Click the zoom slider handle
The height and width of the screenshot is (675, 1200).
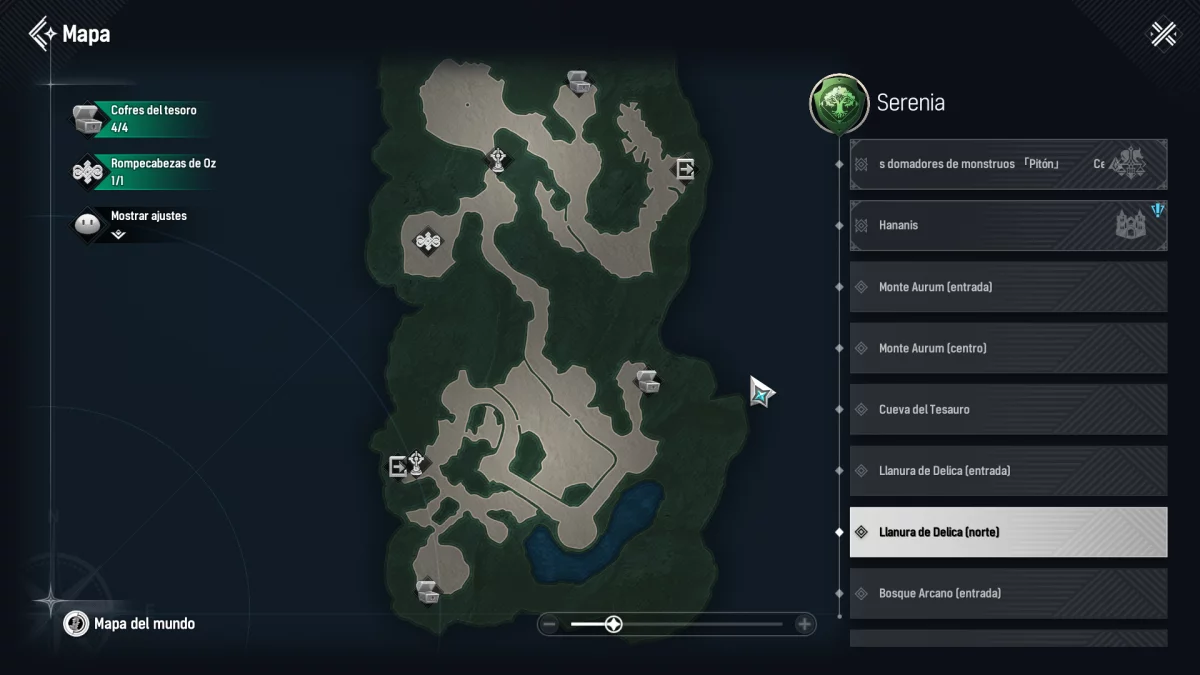[614, 625]
